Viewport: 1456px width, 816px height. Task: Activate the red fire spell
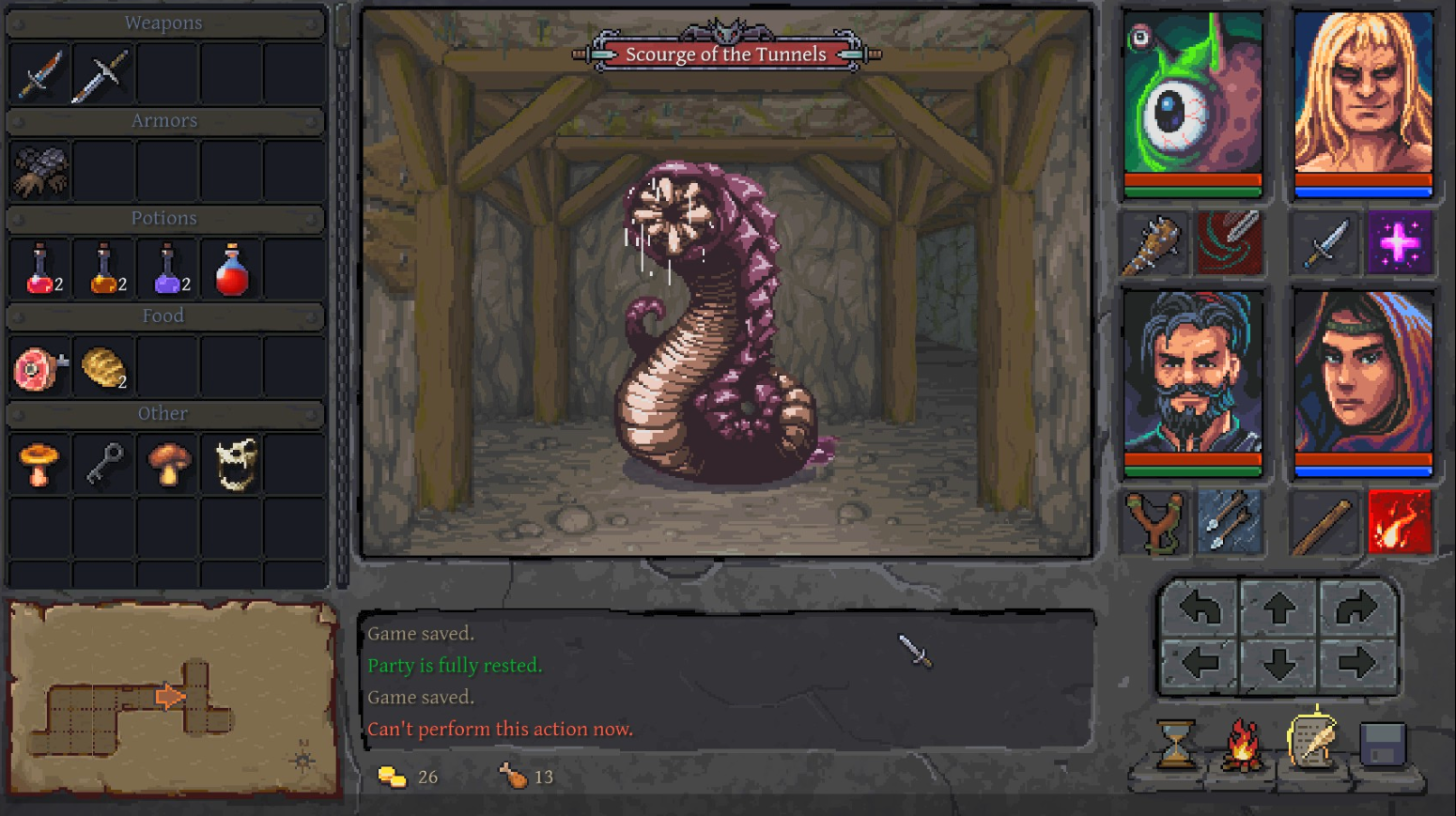(1400, 522)
